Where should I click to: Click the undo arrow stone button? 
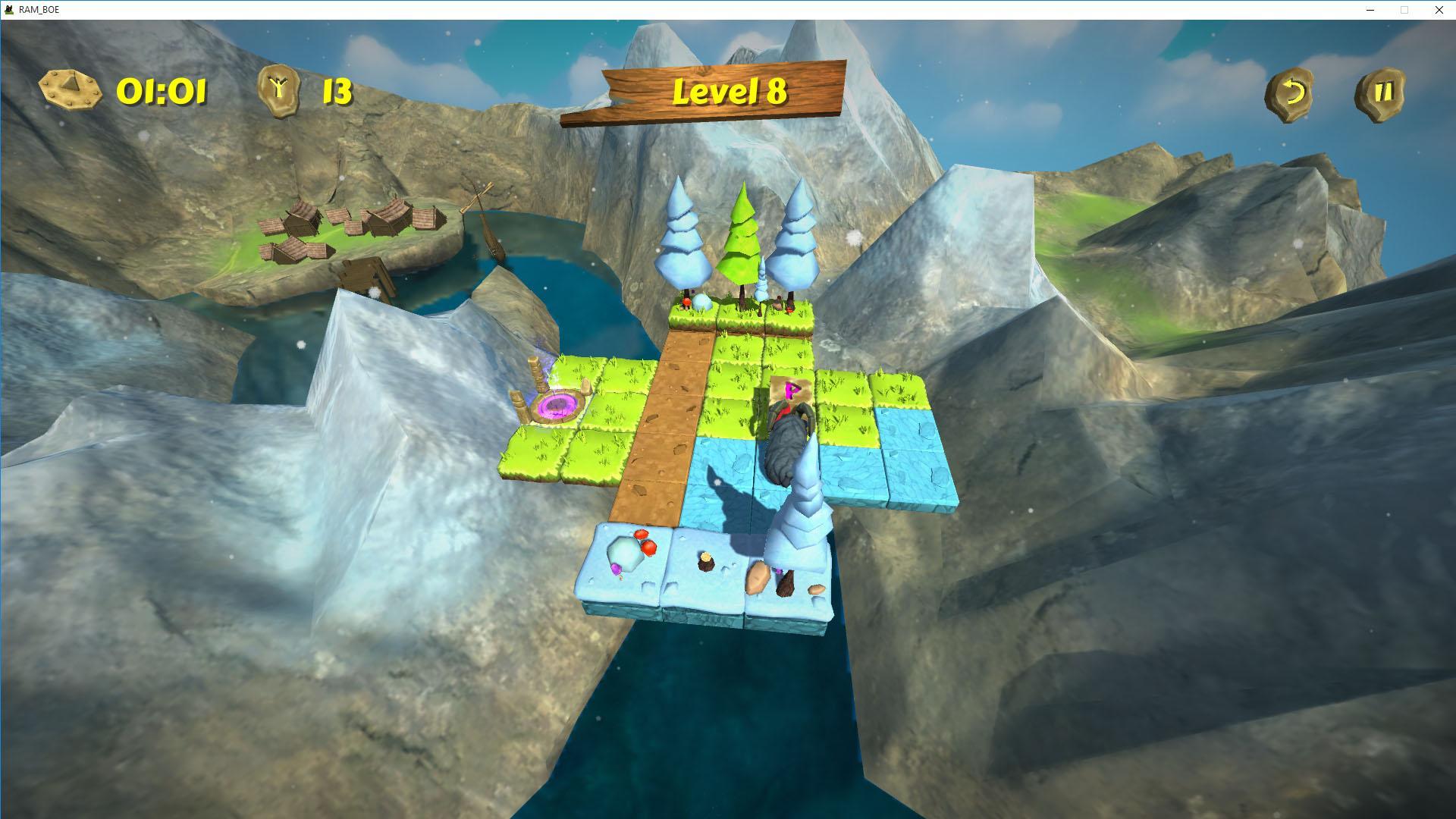(x=1289, y=94)
